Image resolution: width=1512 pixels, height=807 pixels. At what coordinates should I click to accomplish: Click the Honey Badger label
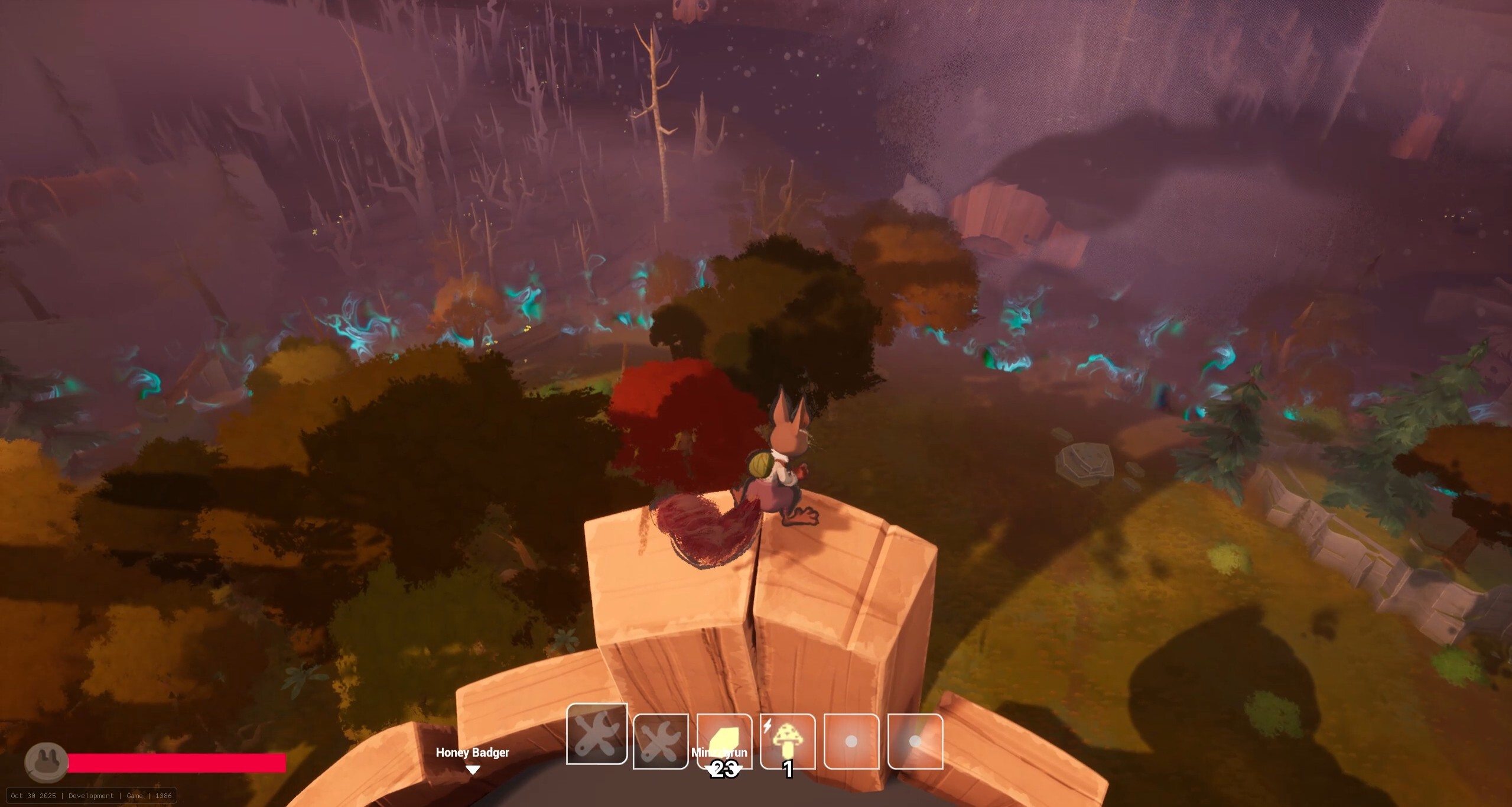[x=472, y=753]
